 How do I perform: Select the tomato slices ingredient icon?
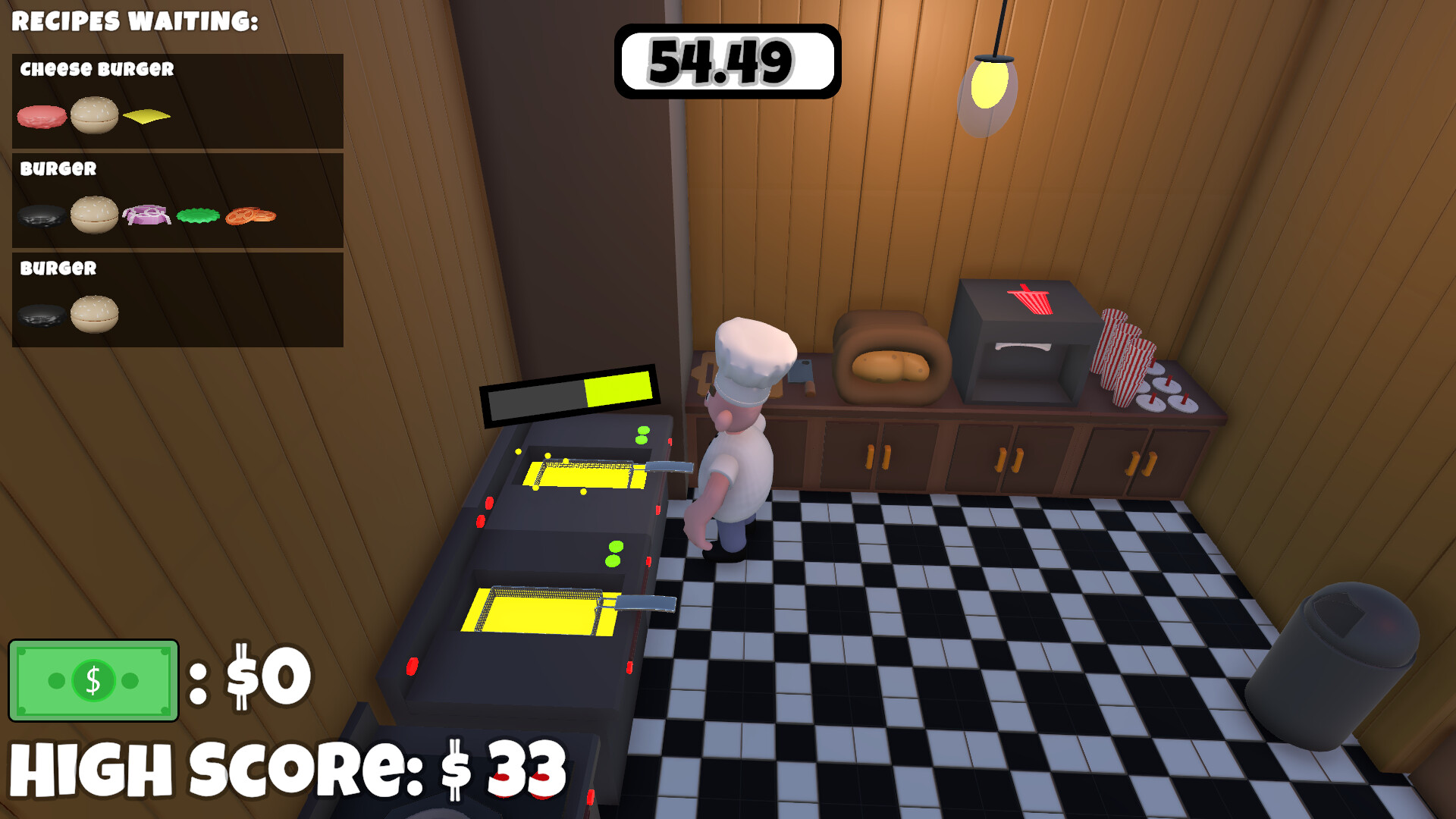pyautogui.click(x=250, y=215)
